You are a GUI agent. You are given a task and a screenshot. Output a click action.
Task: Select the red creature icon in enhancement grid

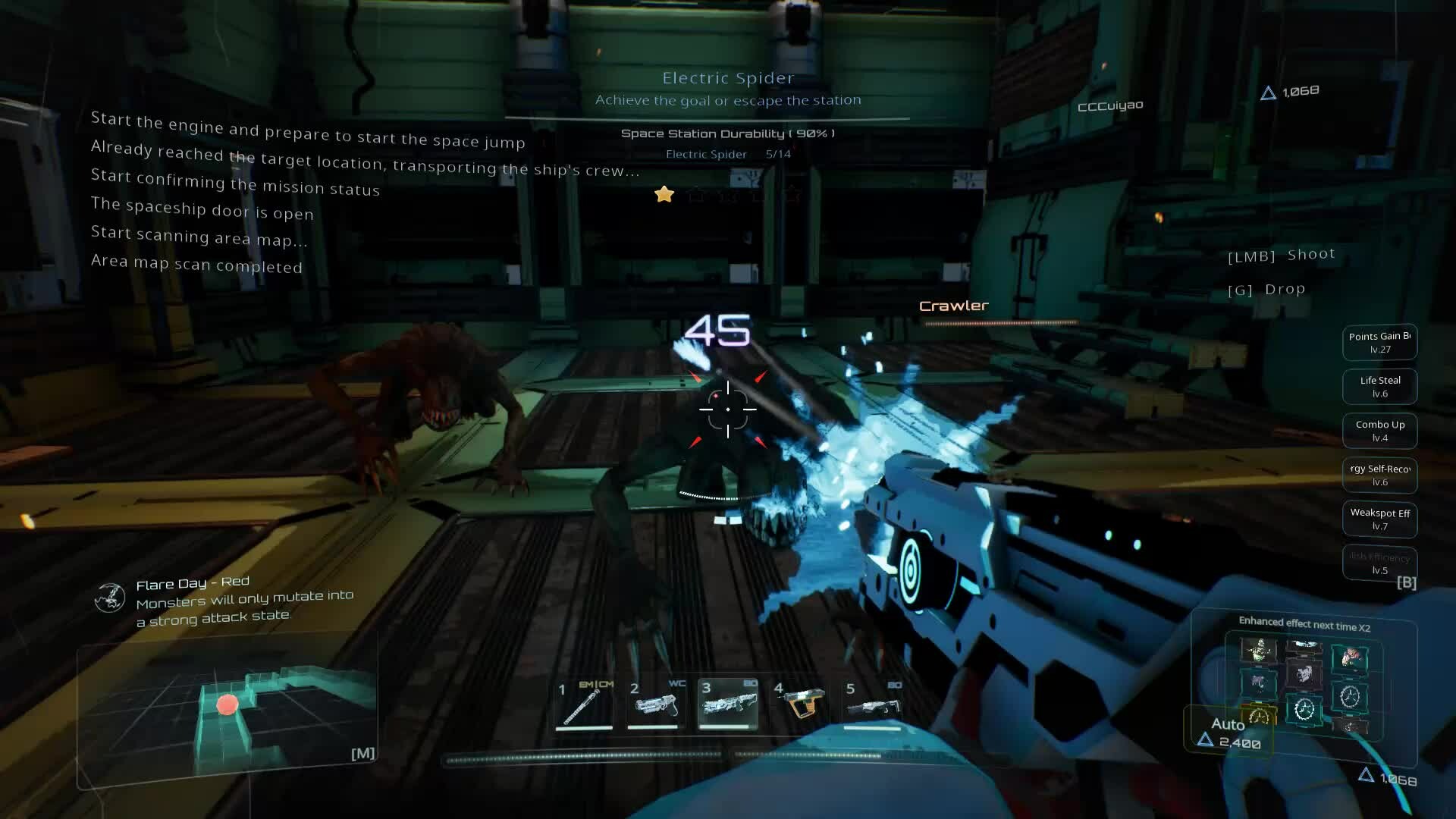1350,657
